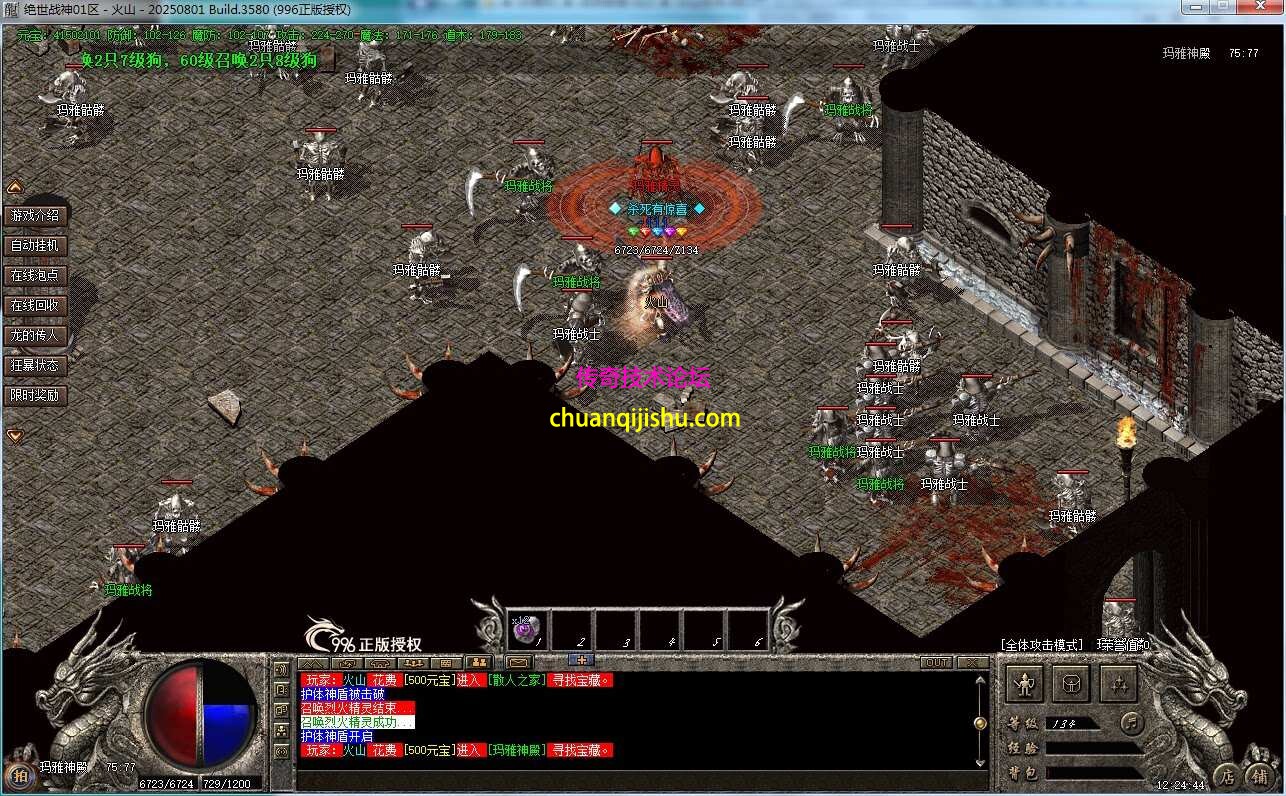The image size is (1286, 796).
Task: Click the 拍 icon at the bottom-left corner
Action: coord(20,775)
